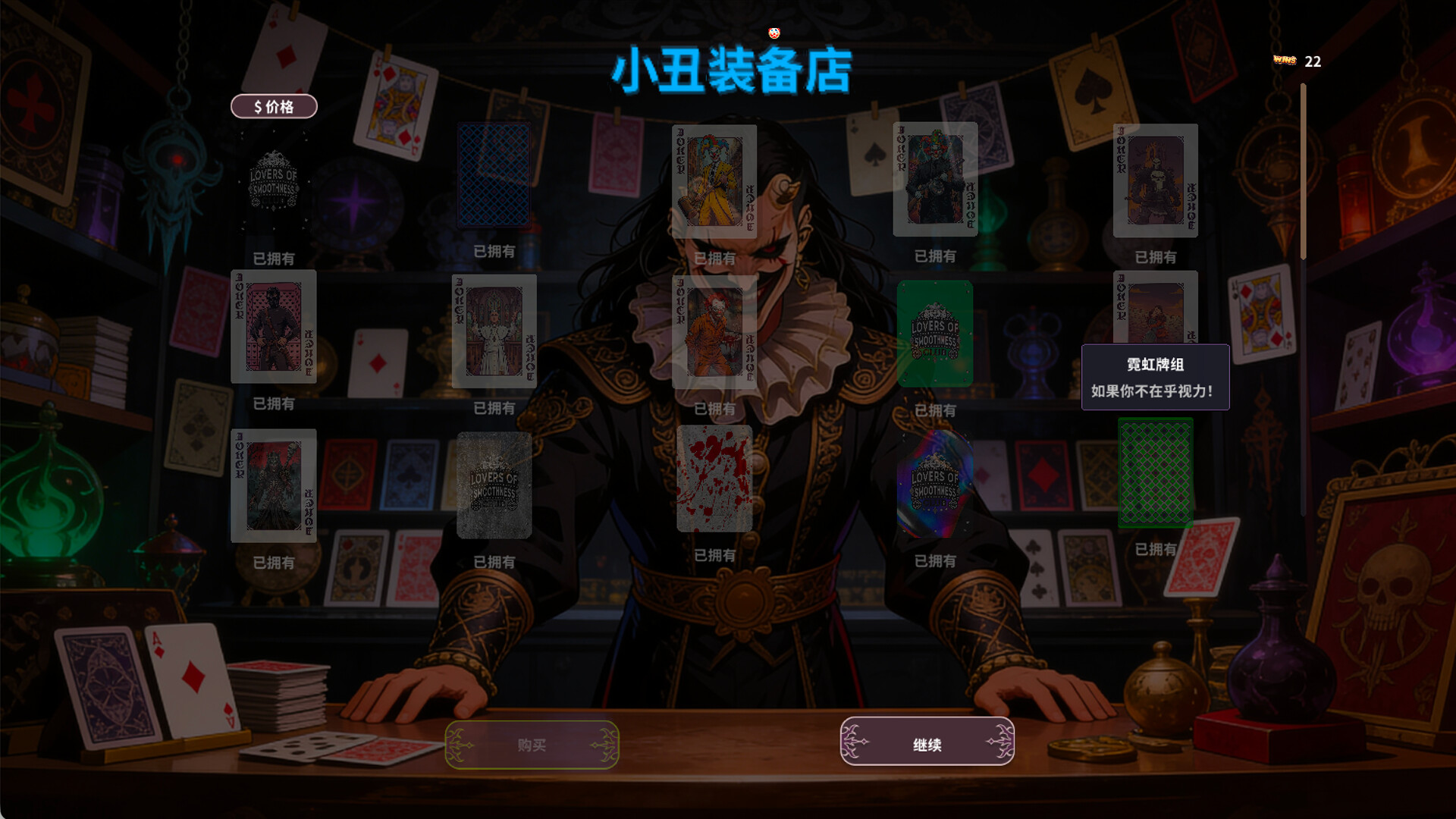Click the clown face icon above the shop title
Viewport: 1456px width, 819px height.
point(773,33)
